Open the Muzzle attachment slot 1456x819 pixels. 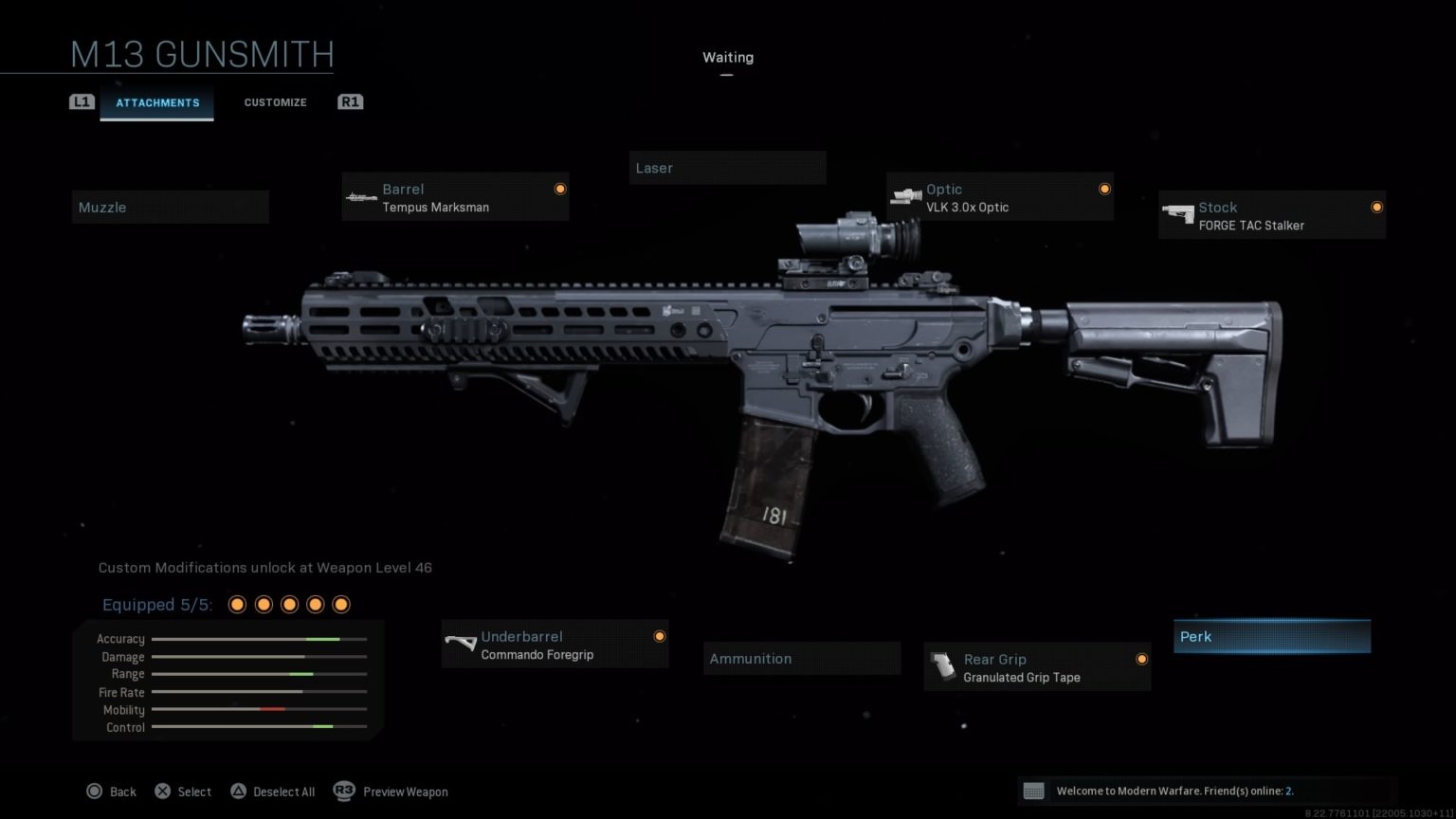pos(170,207)
